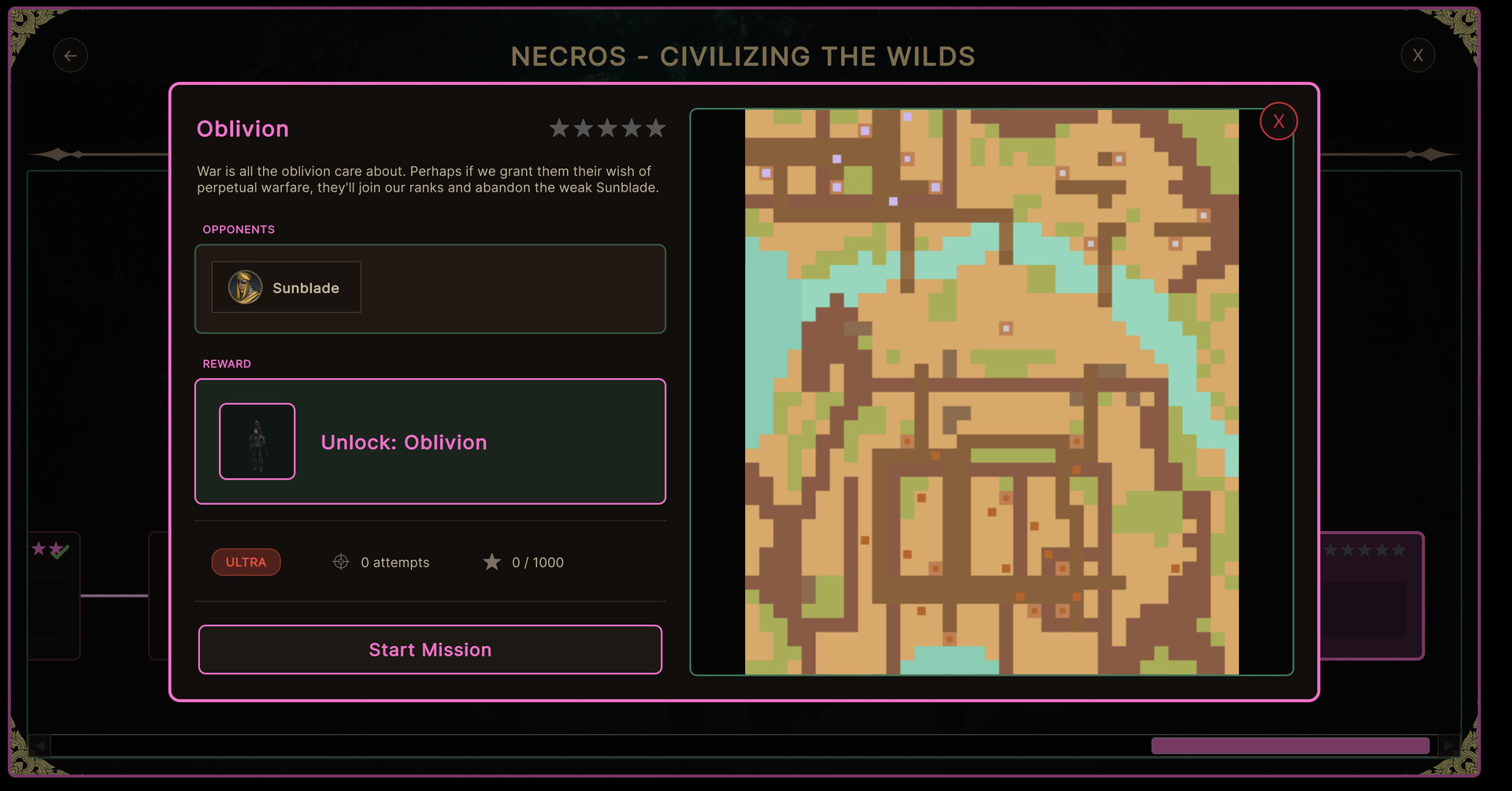Select the first star in Oblivion's rating row

[x=560, y=128]
